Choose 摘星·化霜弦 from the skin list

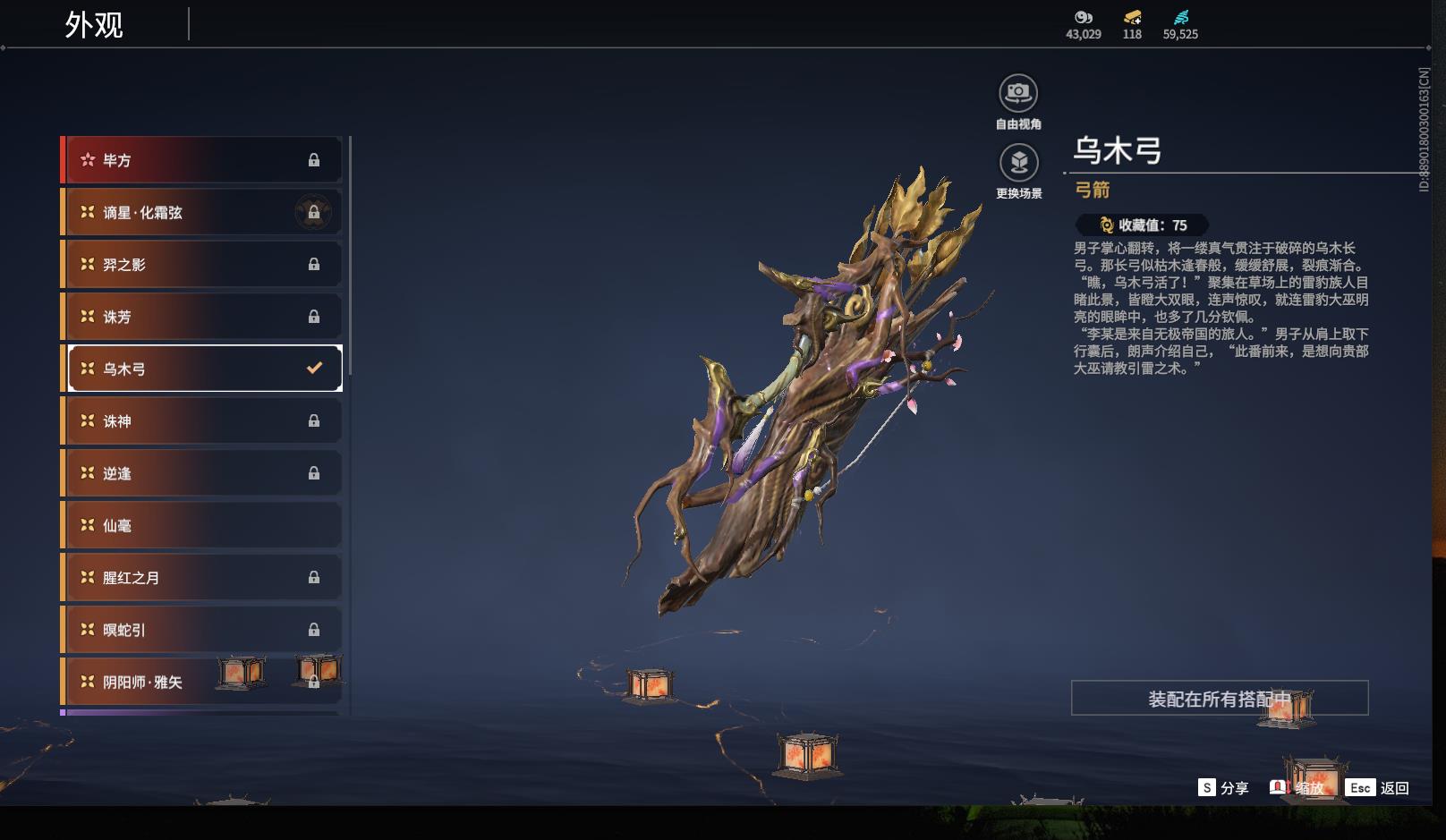[202, 212]
